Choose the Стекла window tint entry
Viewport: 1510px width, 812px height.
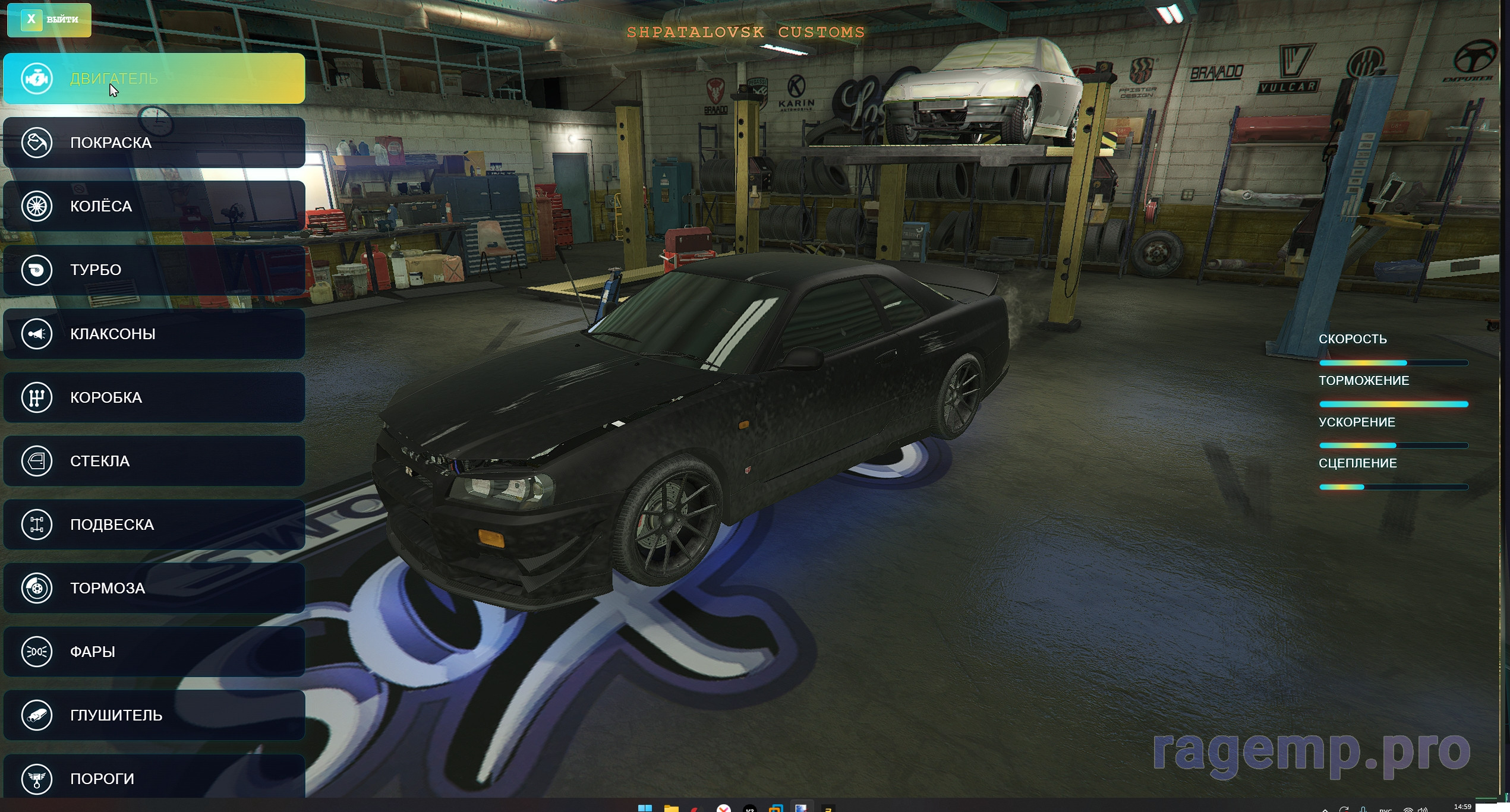[154, 461]
